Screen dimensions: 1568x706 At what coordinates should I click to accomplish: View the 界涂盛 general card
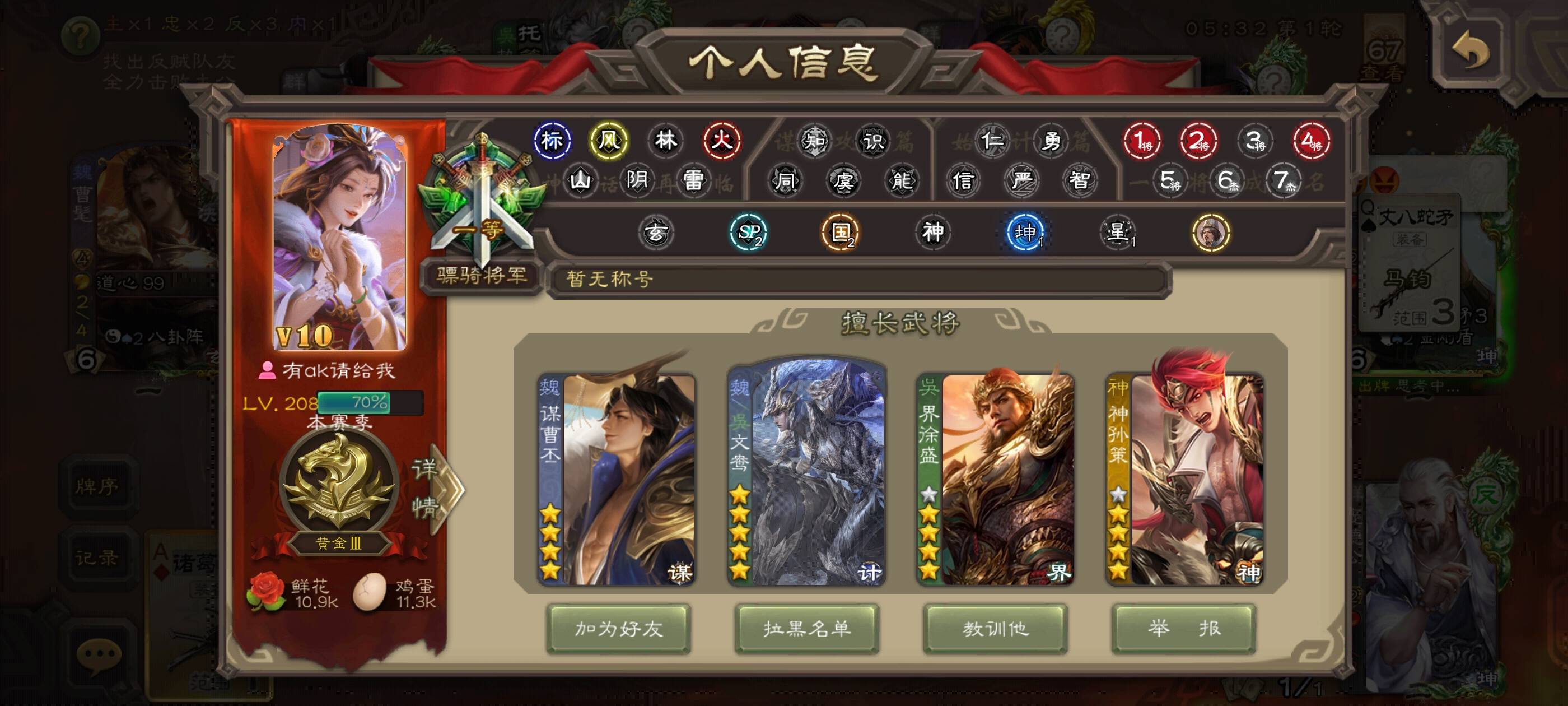(995, 480)
